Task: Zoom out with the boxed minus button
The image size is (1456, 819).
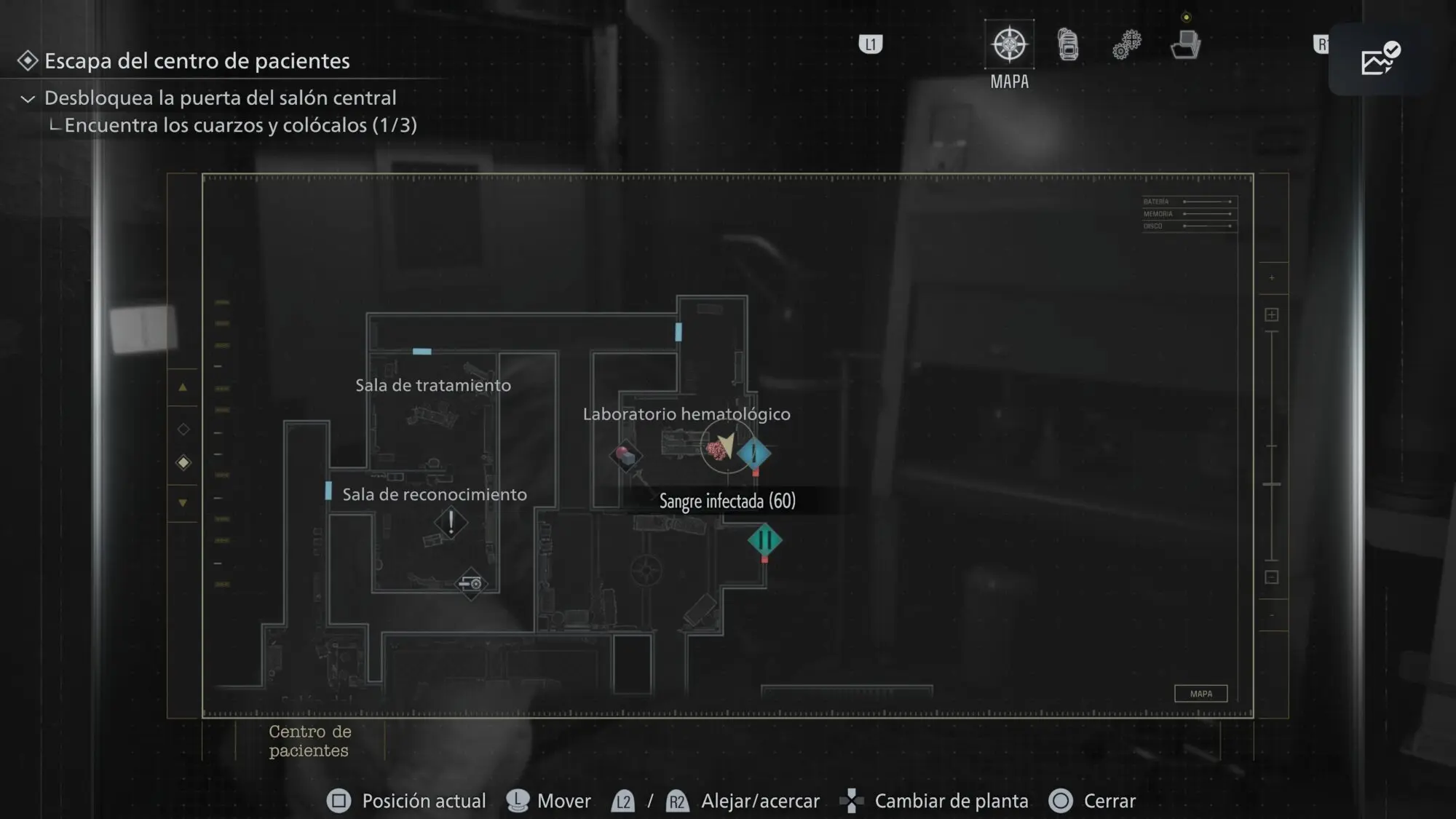Action: [1272, 577]
